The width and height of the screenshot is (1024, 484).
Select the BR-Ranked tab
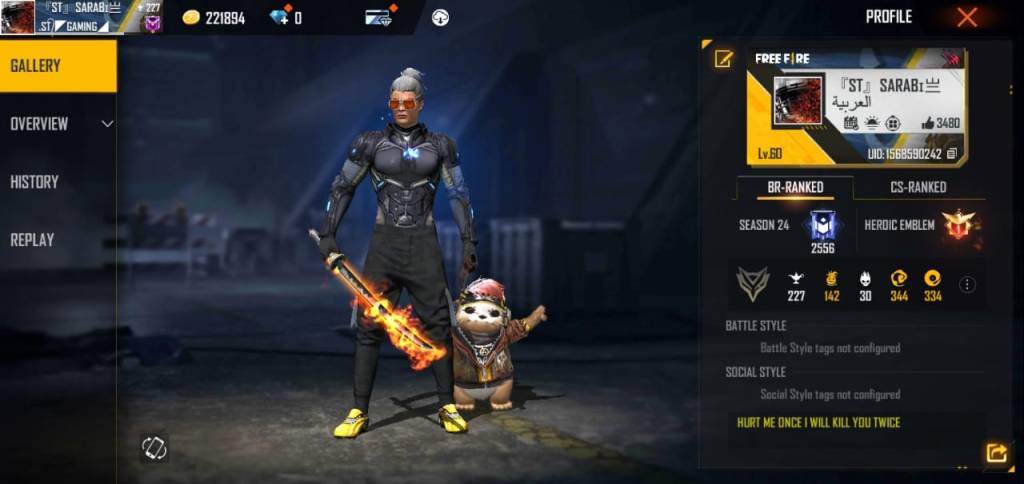tap(795, 187)
